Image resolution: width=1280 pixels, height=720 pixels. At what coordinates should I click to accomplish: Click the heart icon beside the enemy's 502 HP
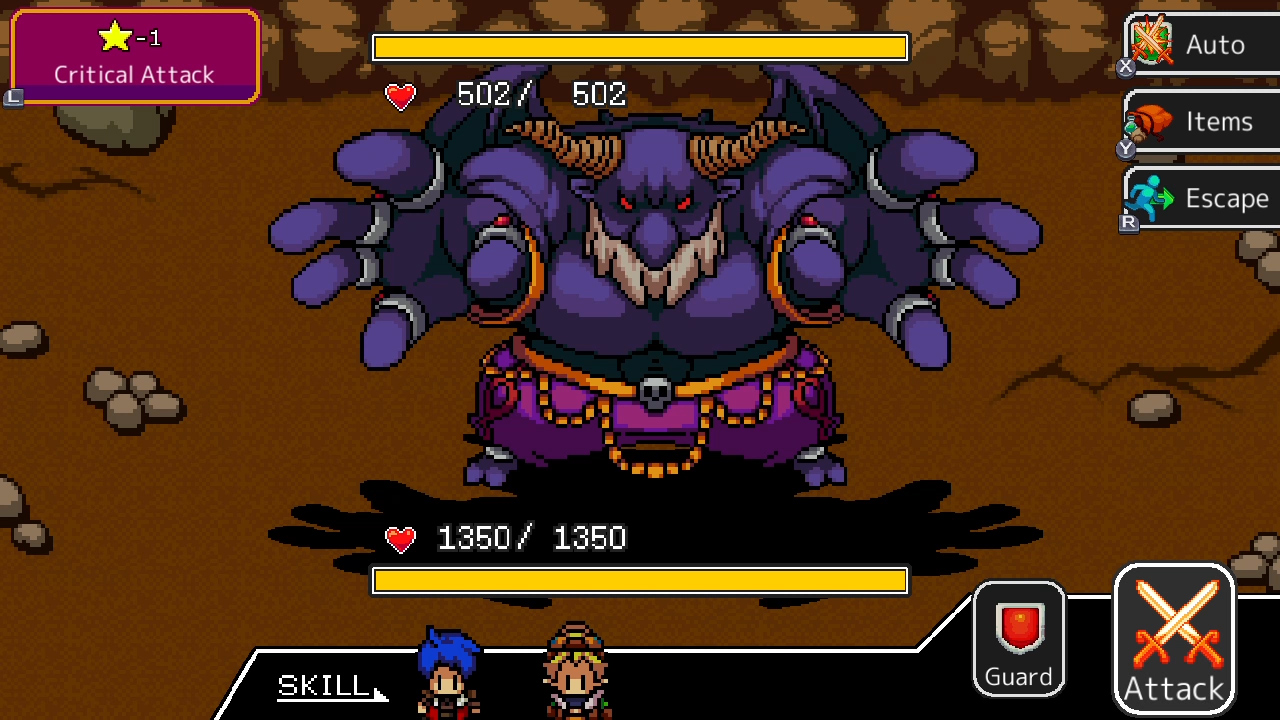coord(399,97)
